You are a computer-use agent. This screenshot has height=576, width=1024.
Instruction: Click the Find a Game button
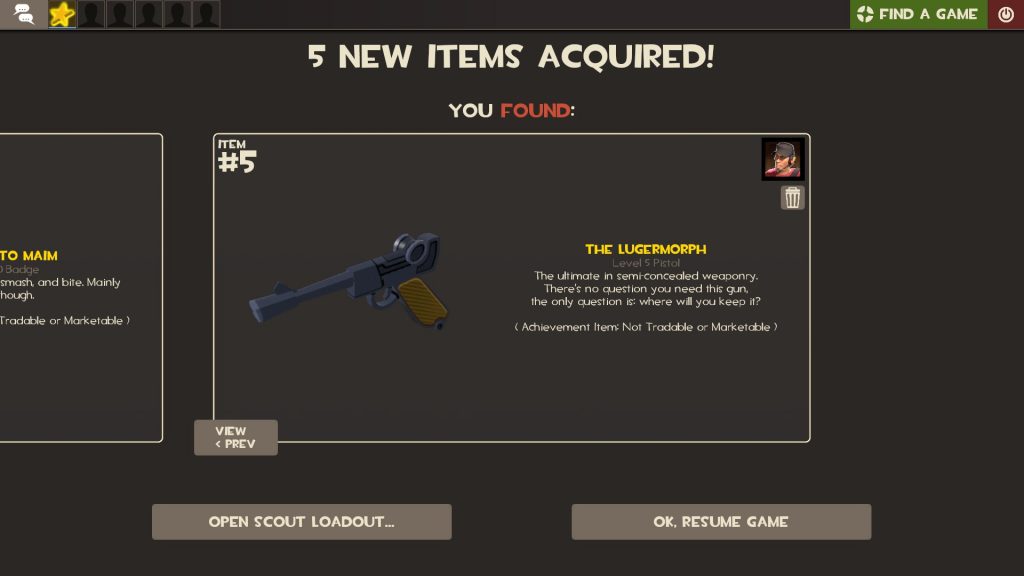tap(917, 14)
